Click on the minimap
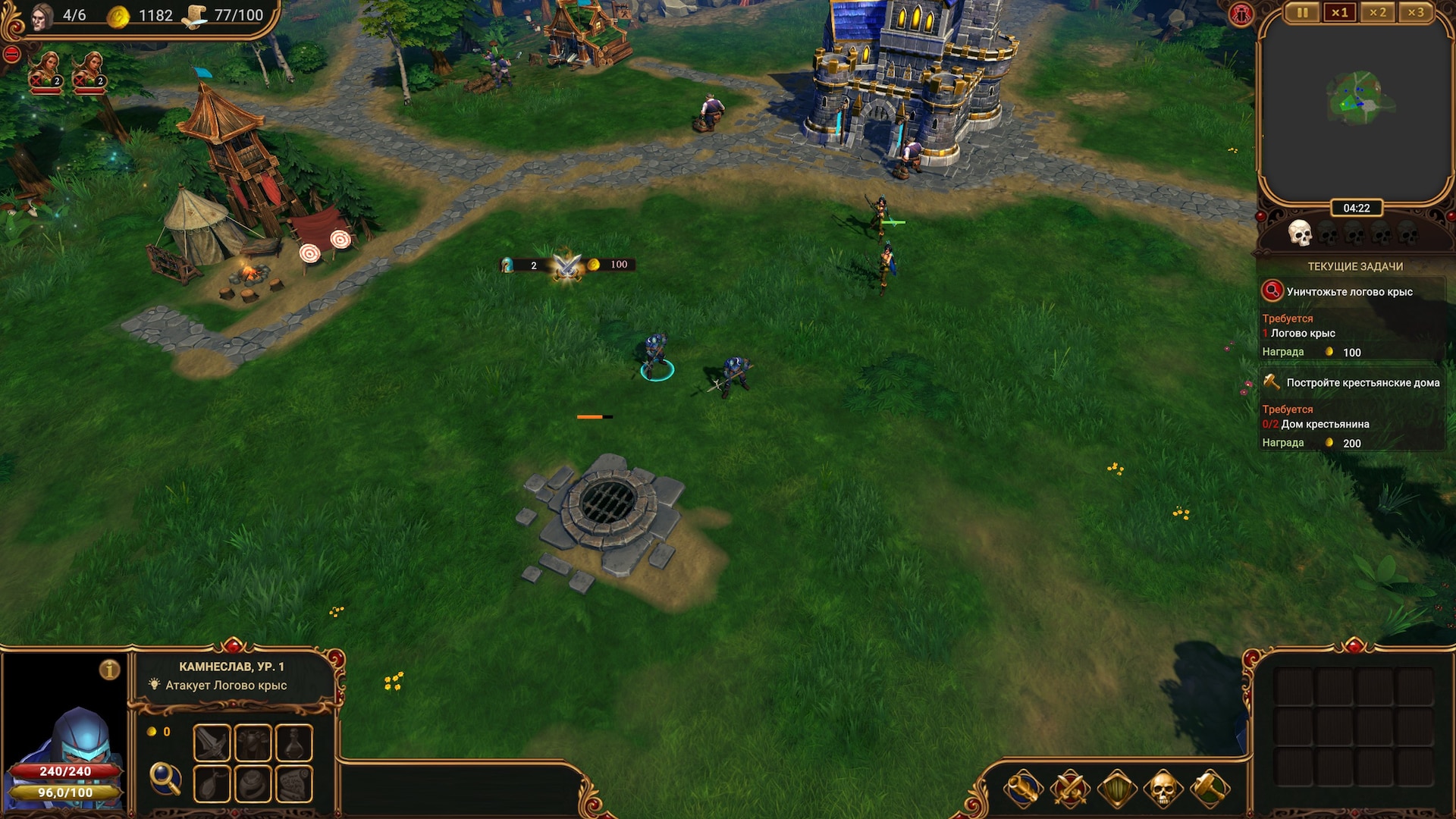The image size is (1456, 819). pyautogui.click(x=1356, y=102)
